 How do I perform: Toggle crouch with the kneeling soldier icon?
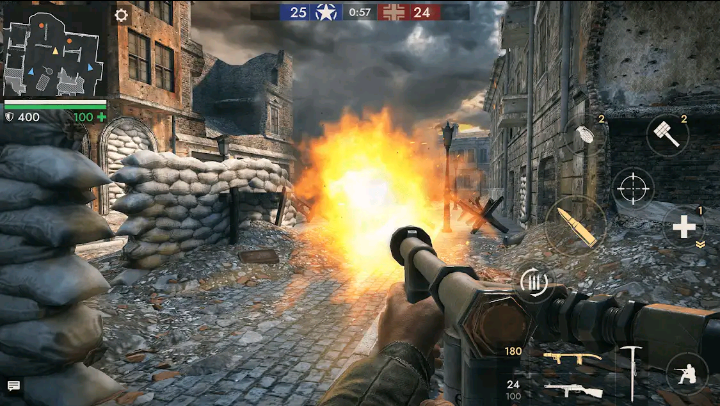[686, 373]
